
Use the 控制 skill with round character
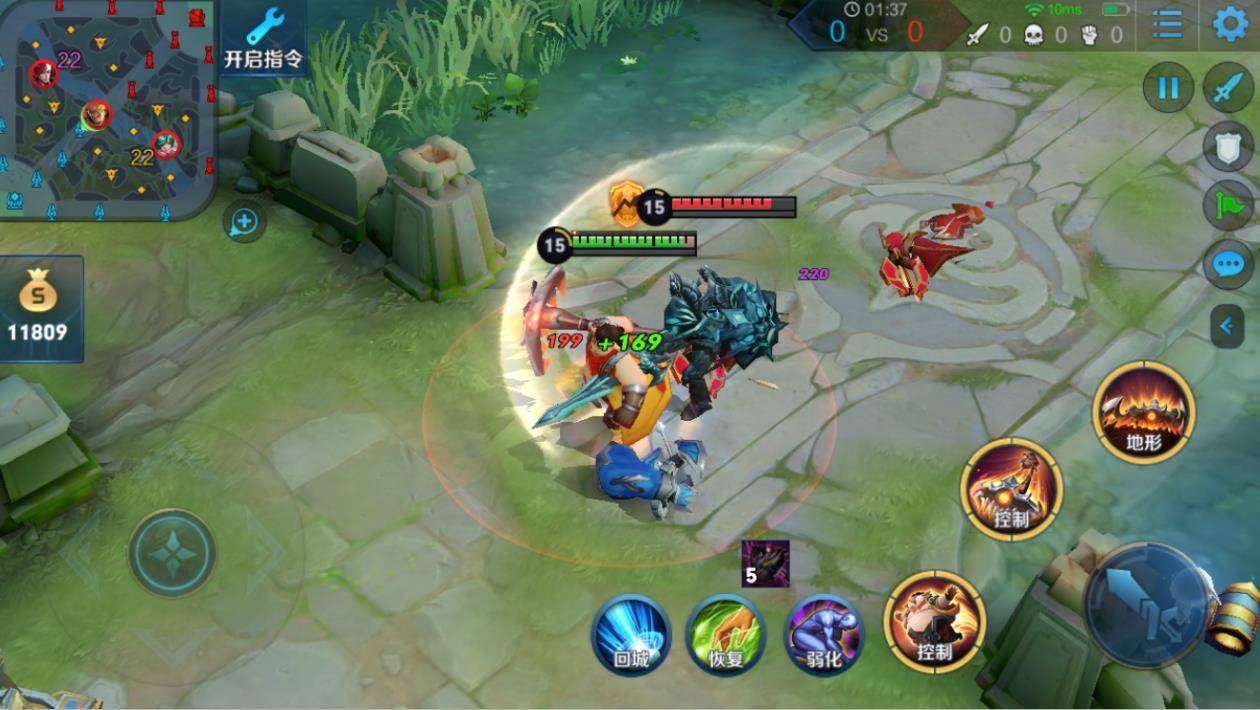tap(934, 621)
